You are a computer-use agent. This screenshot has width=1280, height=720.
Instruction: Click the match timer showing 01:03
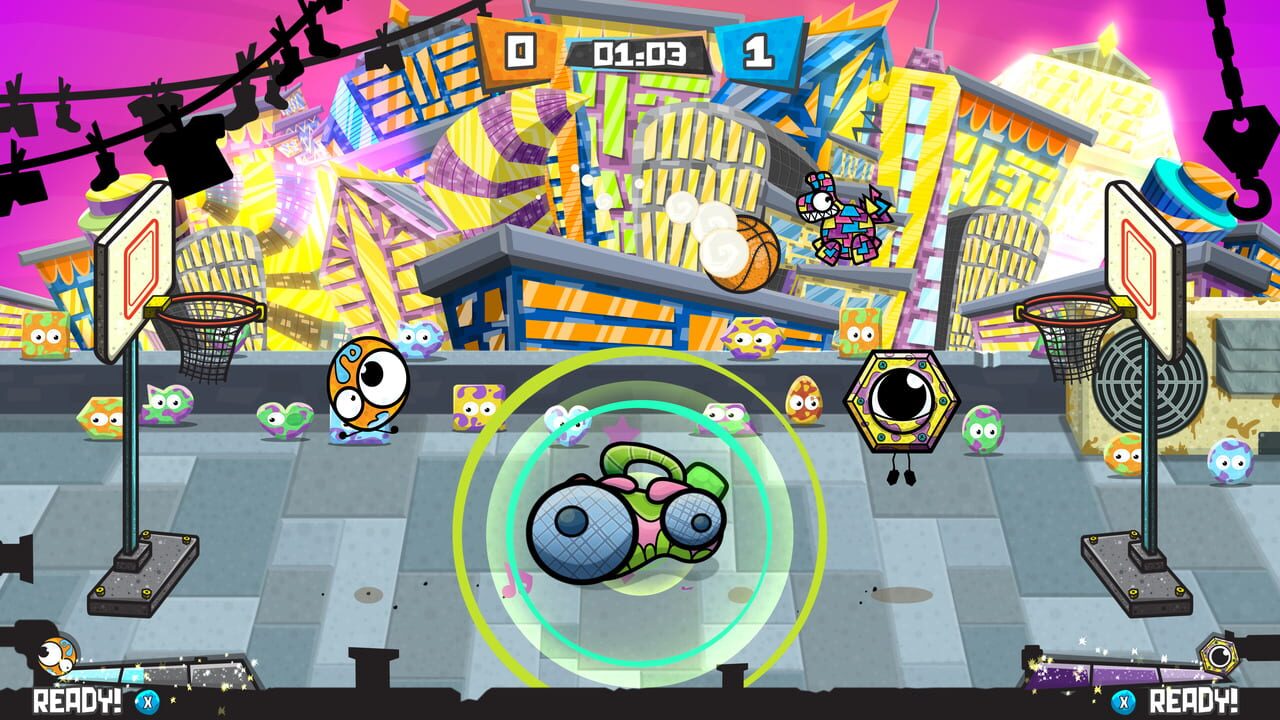(x=640, y=47)
